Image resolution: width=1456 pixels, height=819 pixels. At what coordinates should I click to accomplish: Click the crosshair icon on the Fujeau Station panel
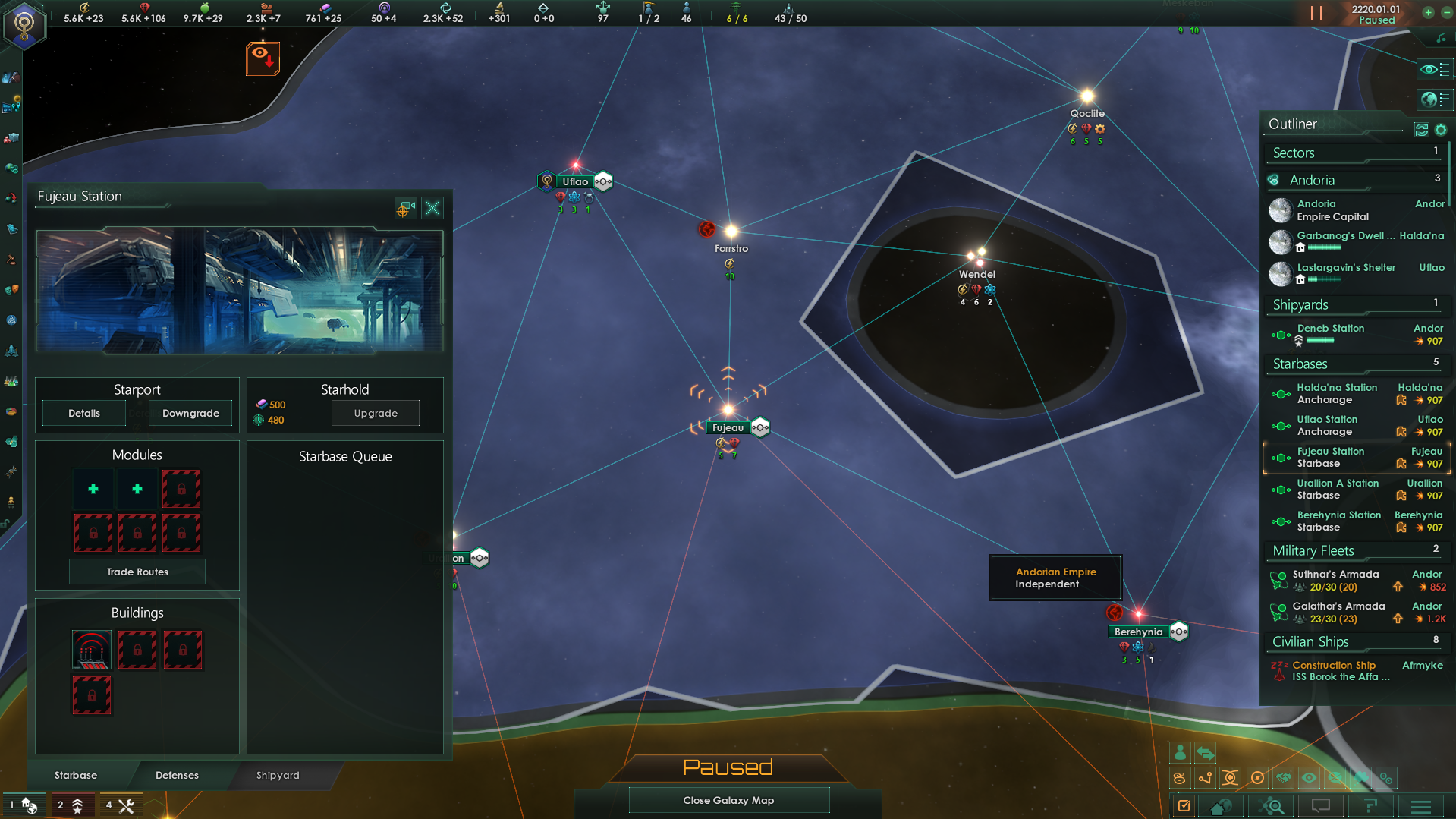click(405, 208)
